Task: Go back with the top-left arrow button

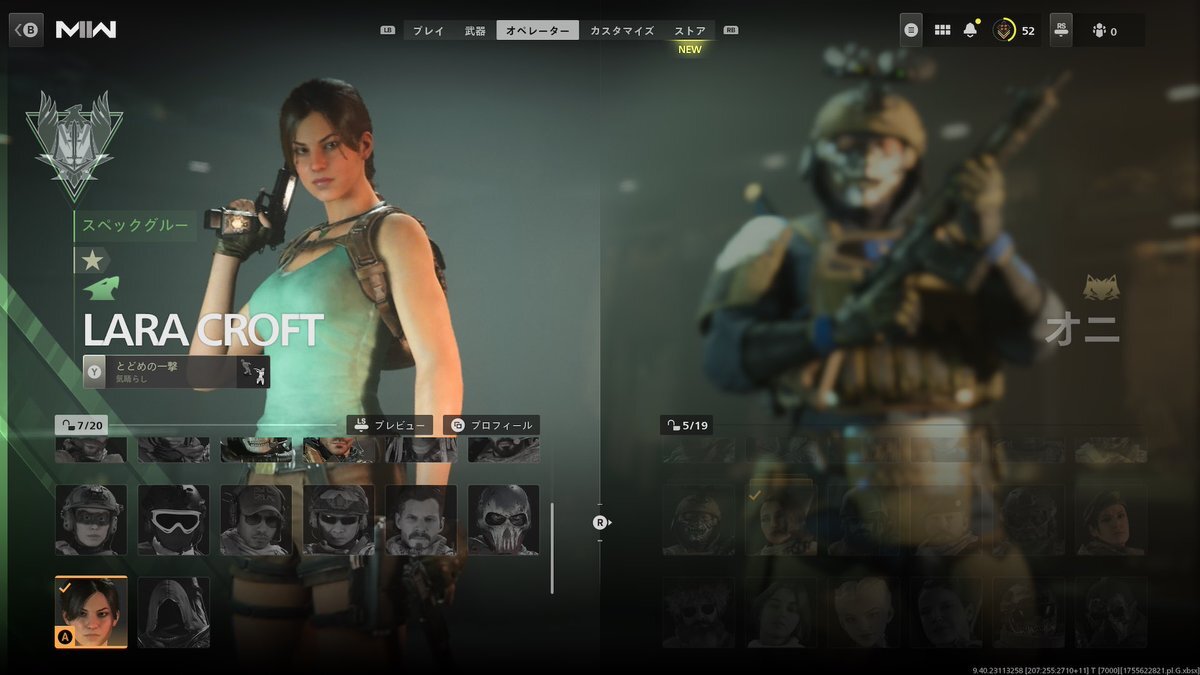Action: [26, 29]
